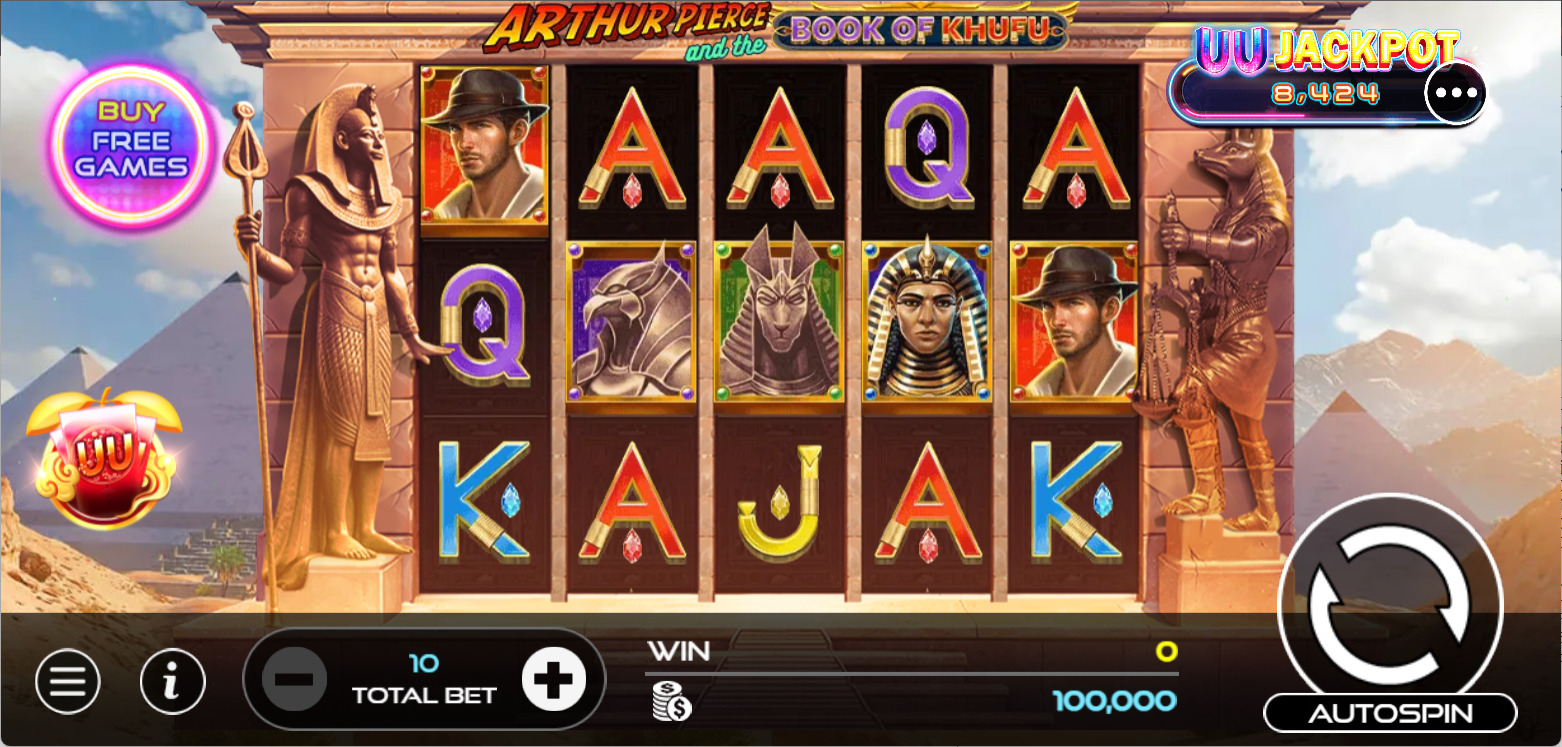Increase total bet with the plus button

tap(553, 679)
